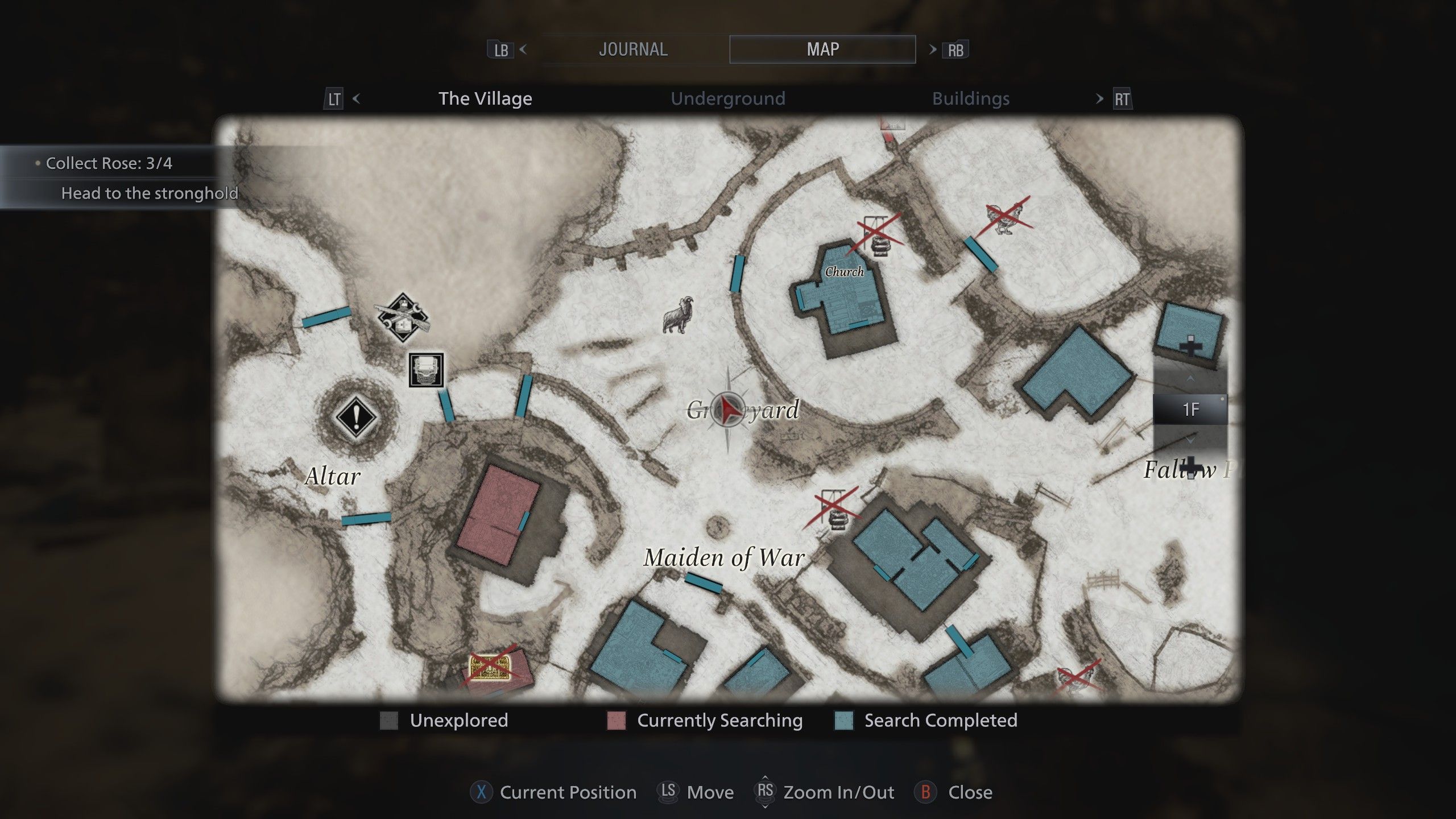Switch to the Journal tab
Viewport: 1456px width, 819px height.
point(633,49)
